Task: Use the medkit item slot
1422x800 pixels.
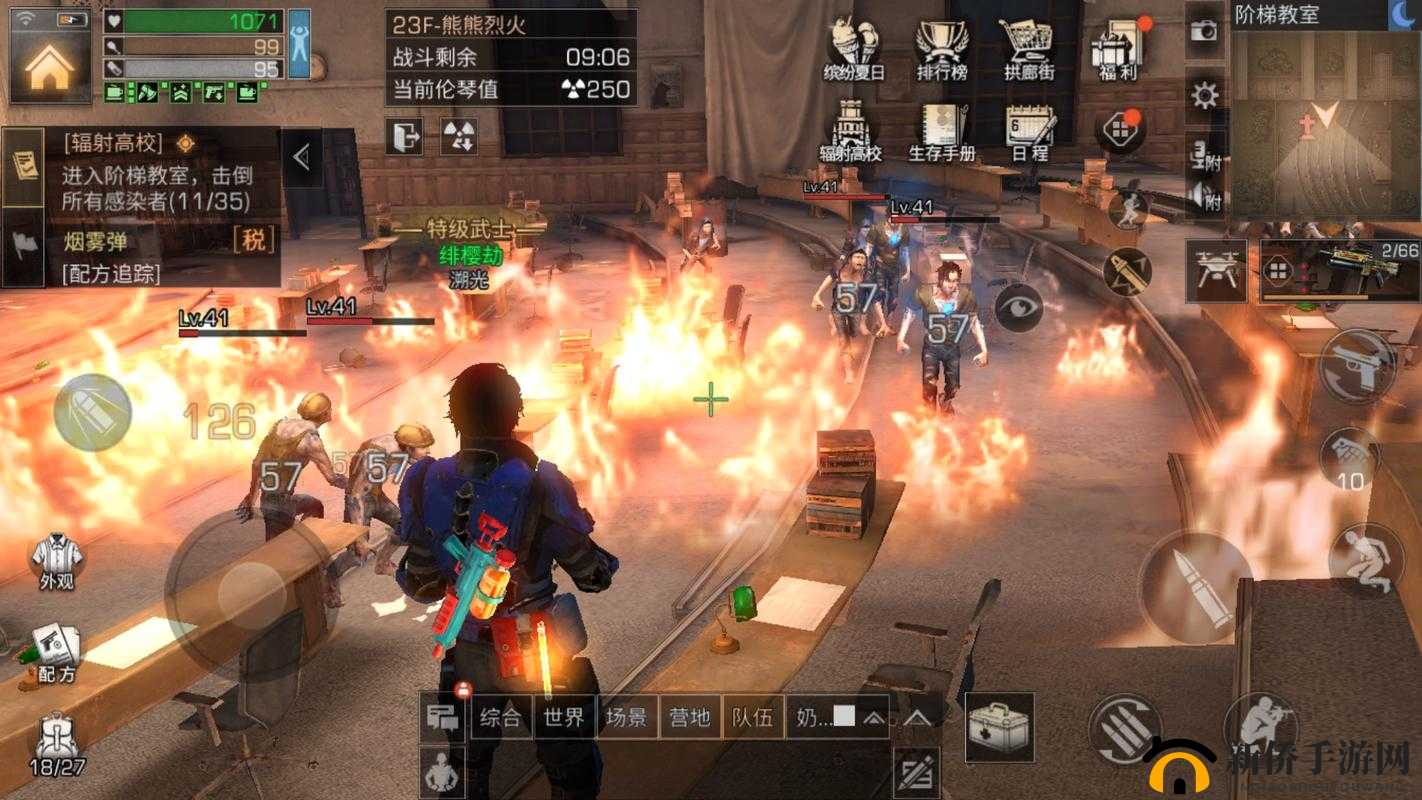Action: coord(999,727)
